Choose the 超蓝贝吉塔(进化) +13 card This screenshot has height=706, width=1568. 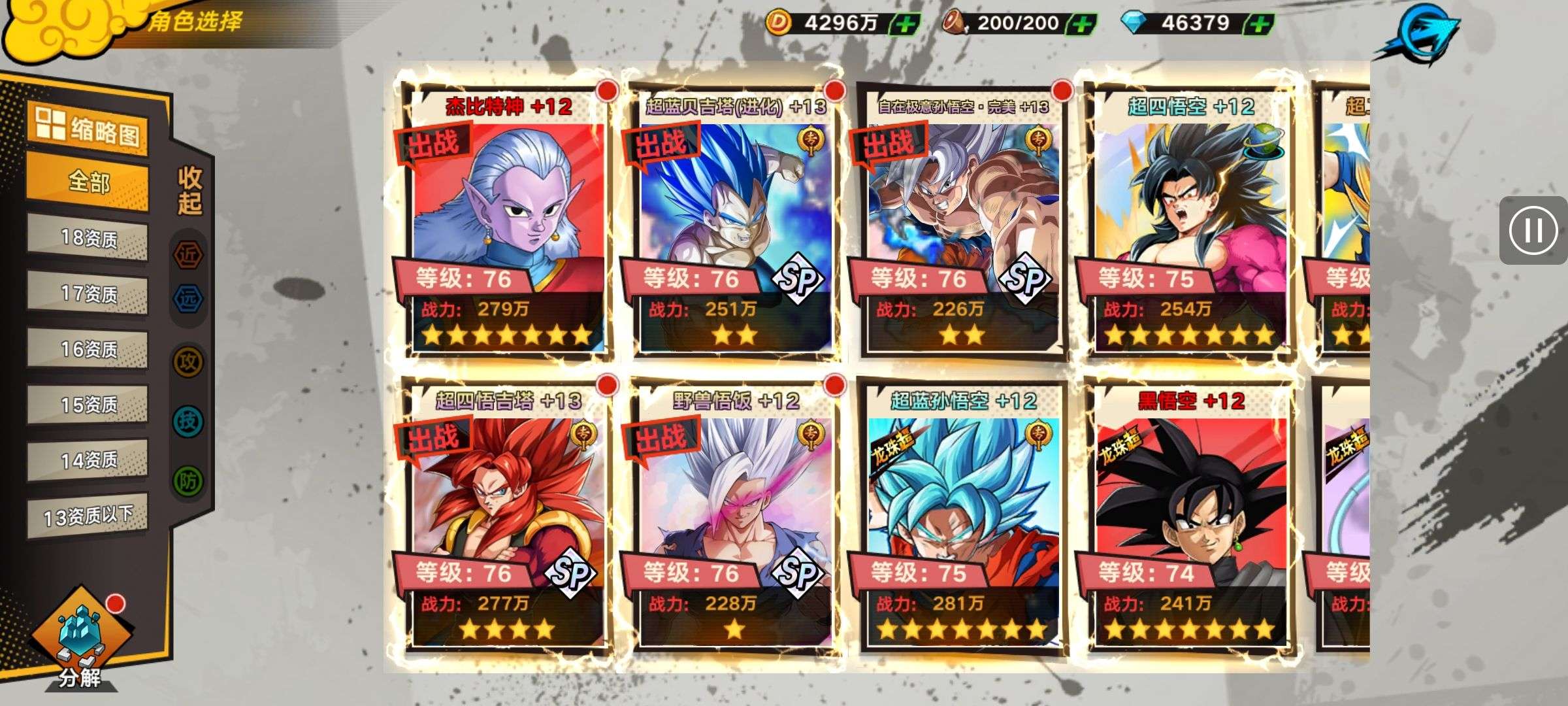pos(736,222)
